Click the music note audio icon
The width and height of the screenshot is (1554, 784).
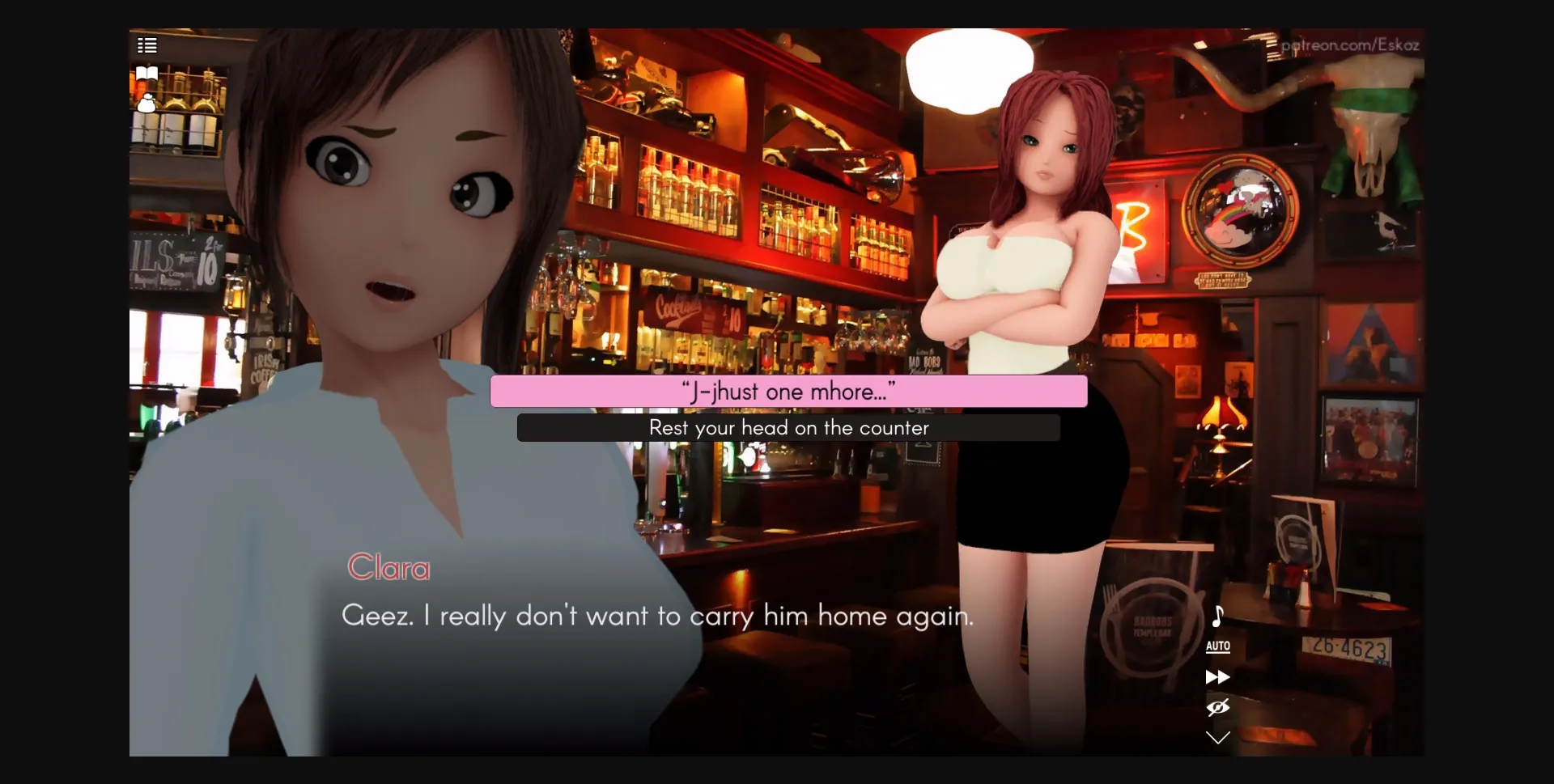[x=1217, y=617]
